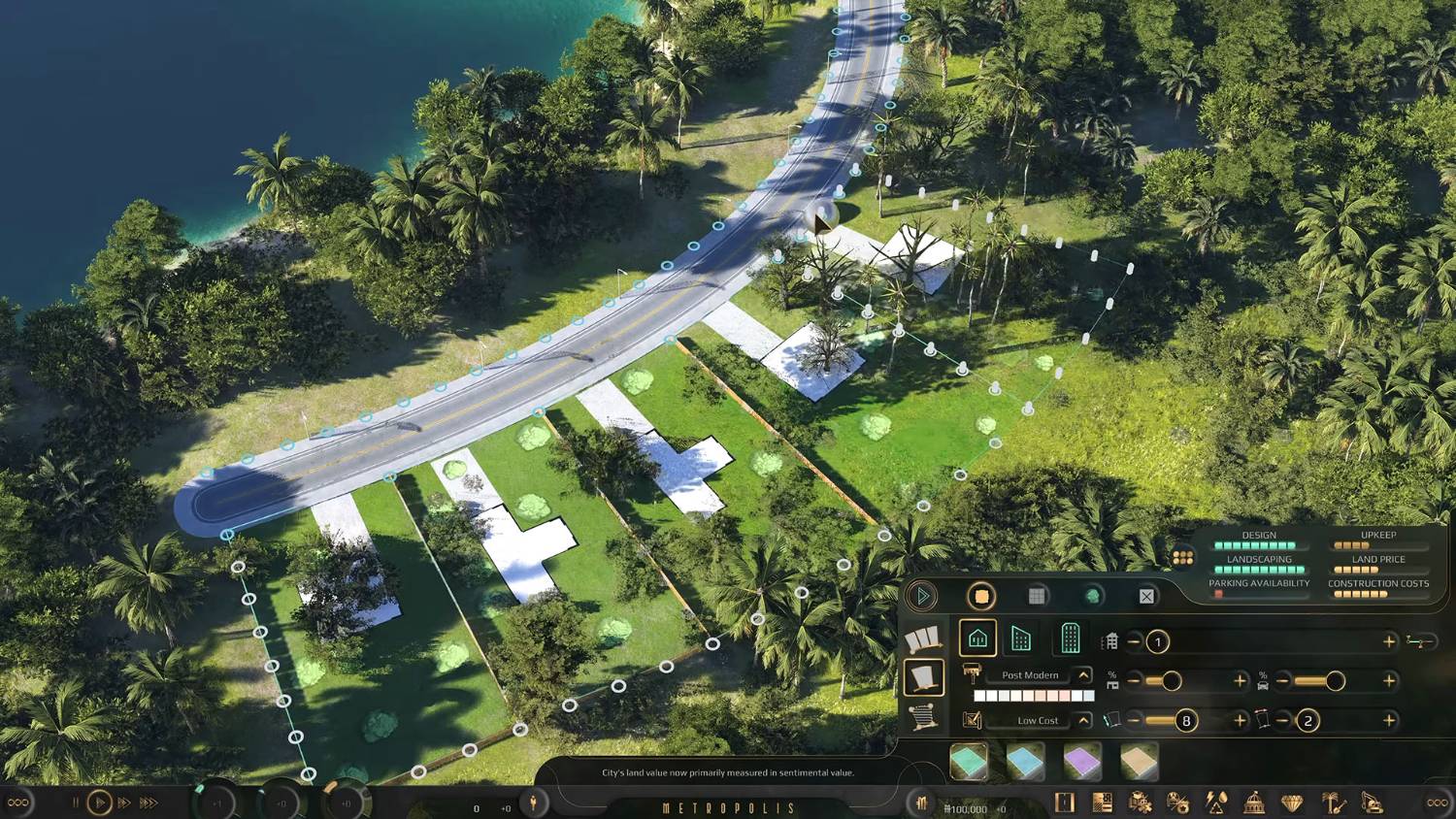Open the Low Cost dropdown
This screenshot has height=819, width=1456.
[x=1083, y=720]
